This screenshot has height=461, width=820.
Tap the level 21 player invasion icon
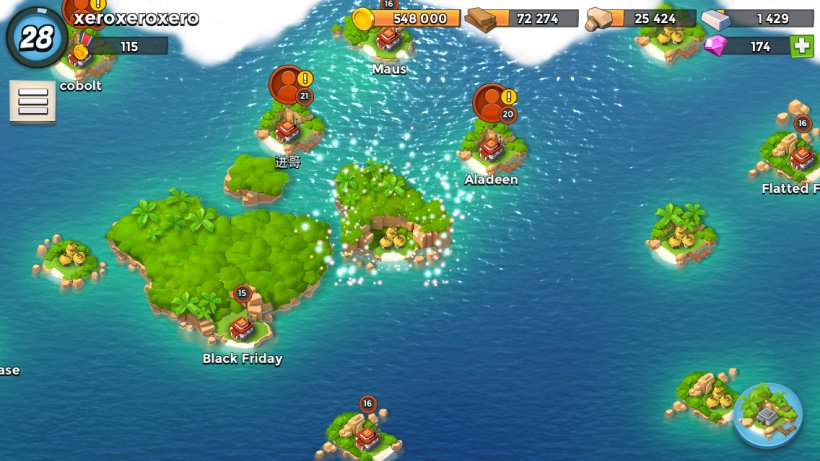288,85
